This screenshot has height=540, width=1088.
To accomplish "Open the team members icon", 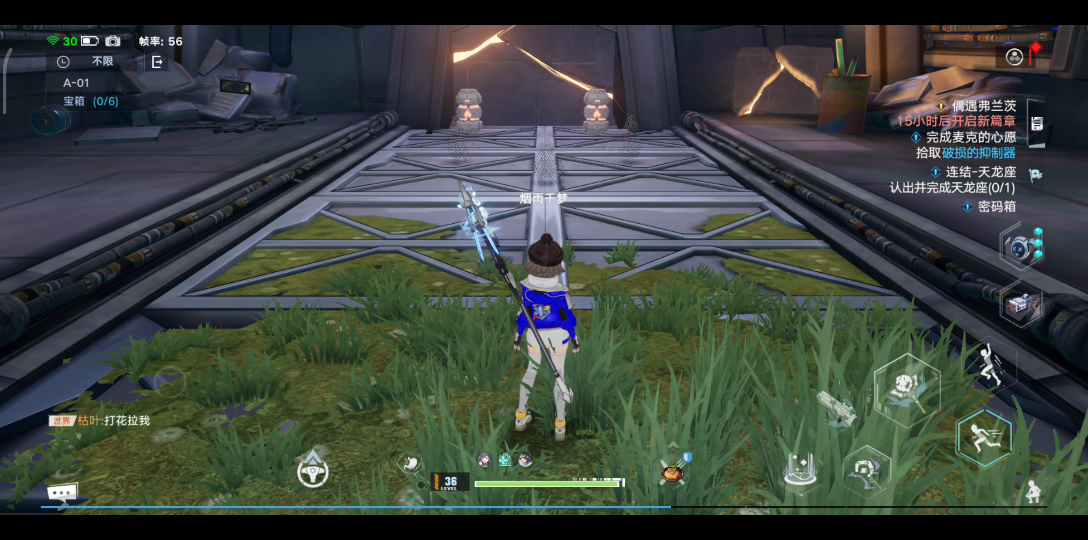I will click(x=1014, y=57).
